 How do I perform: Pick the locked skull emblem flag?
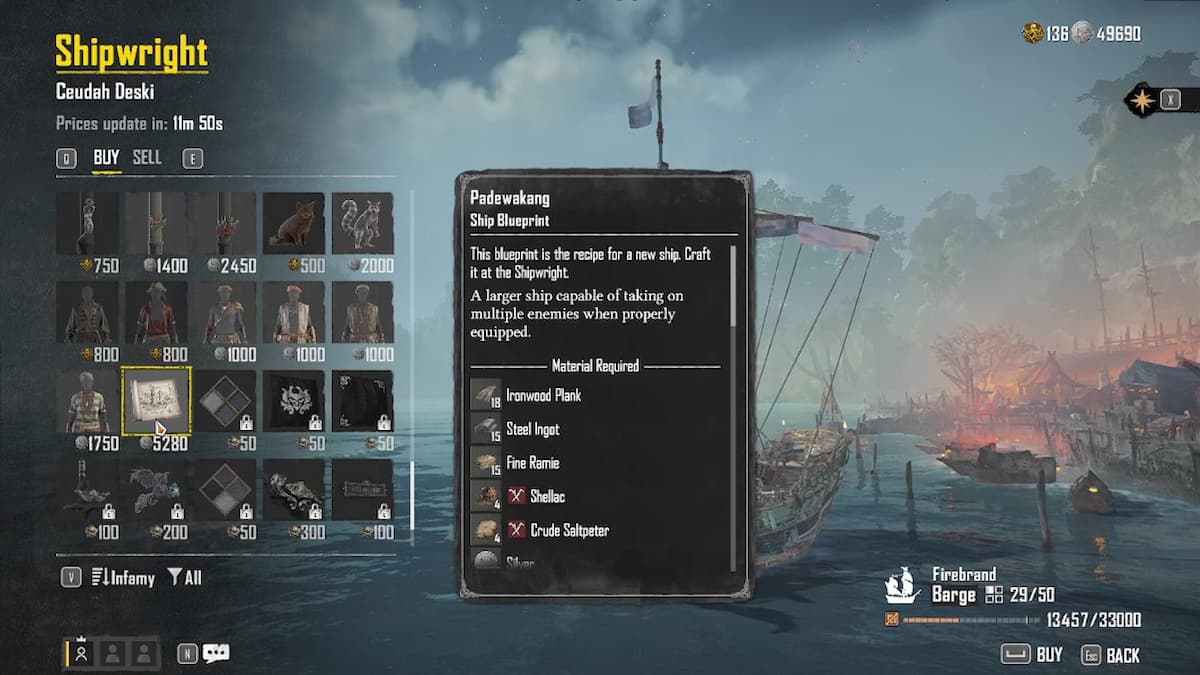[x=293, y=402]
